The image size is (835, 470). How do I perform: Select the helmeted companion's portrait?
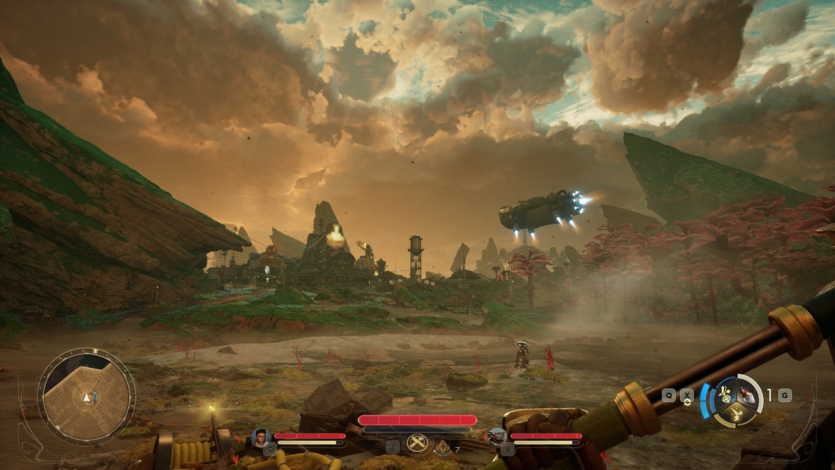tap(497, 437)
